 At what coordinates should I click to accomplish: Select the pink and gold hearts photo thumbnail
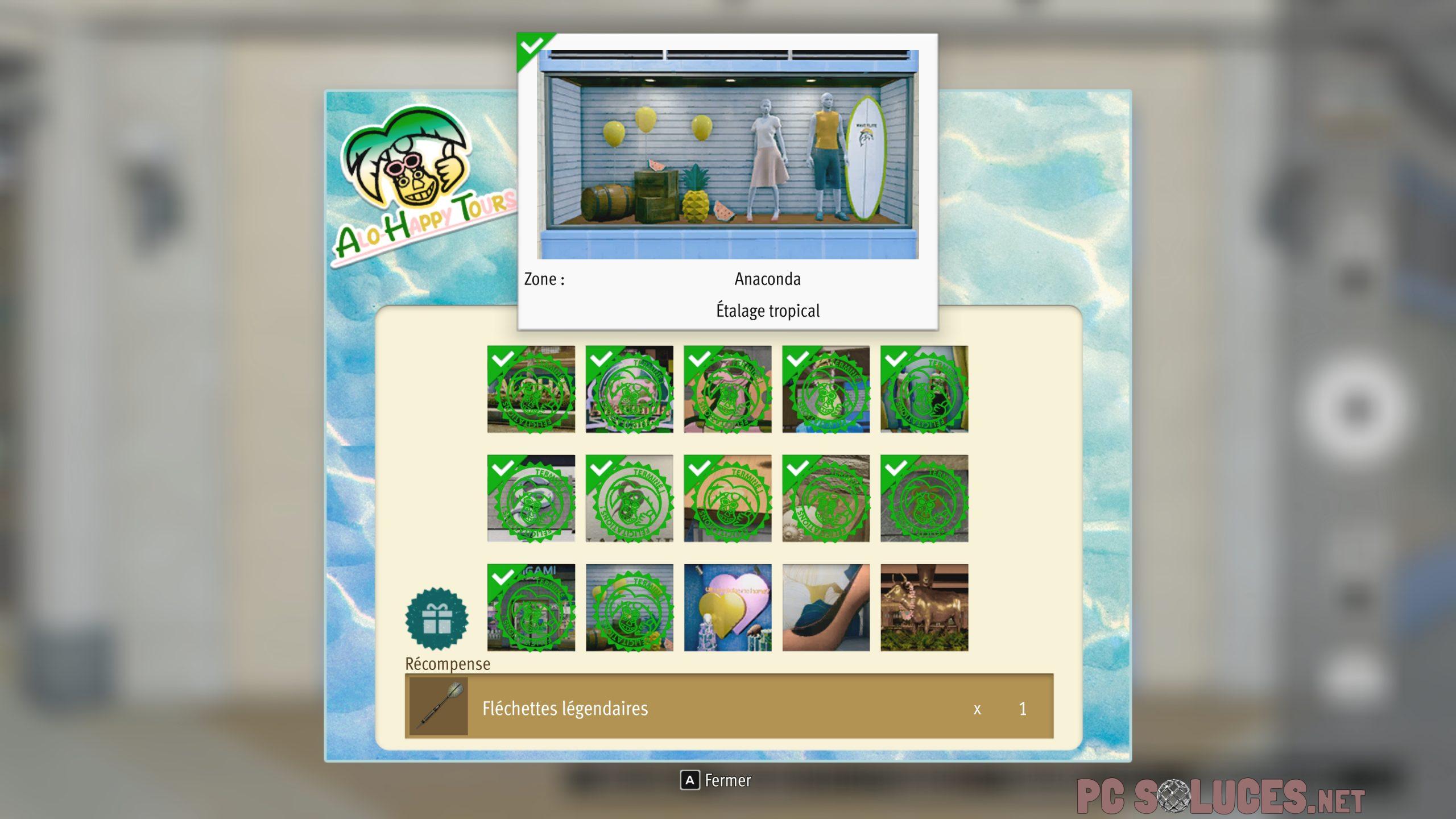727,607
